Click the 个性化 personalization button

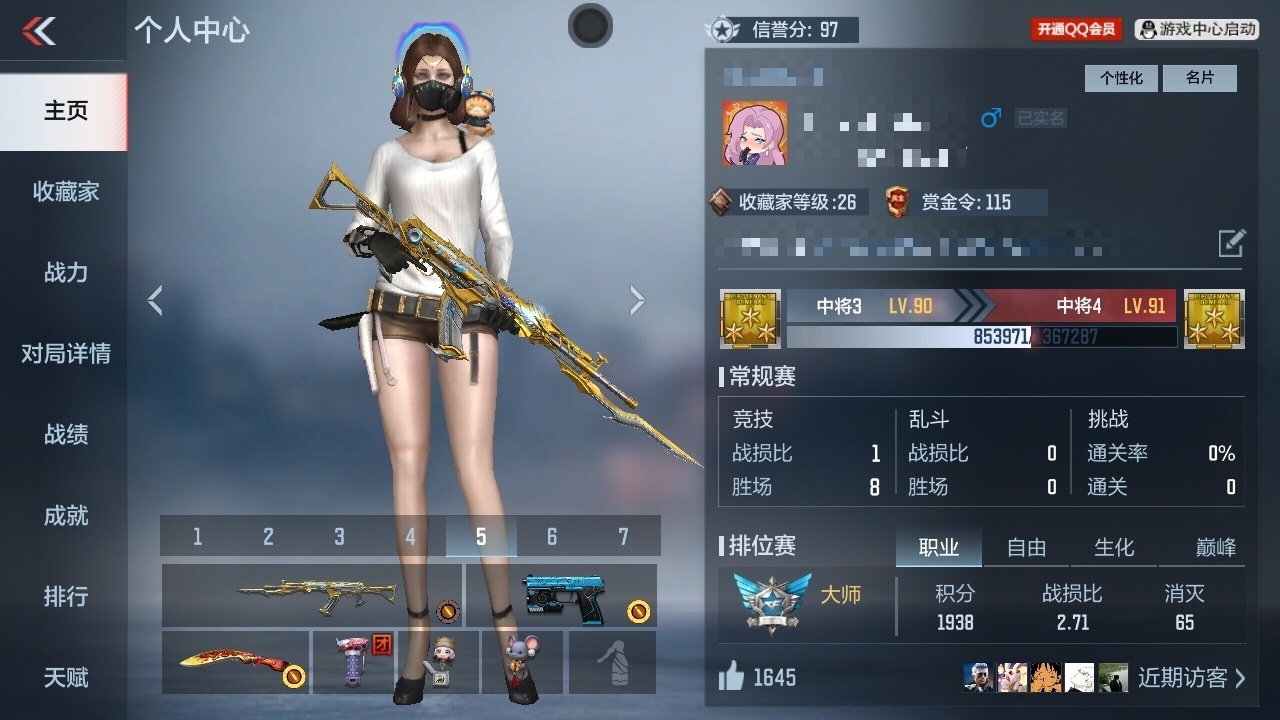(1121, 78)
